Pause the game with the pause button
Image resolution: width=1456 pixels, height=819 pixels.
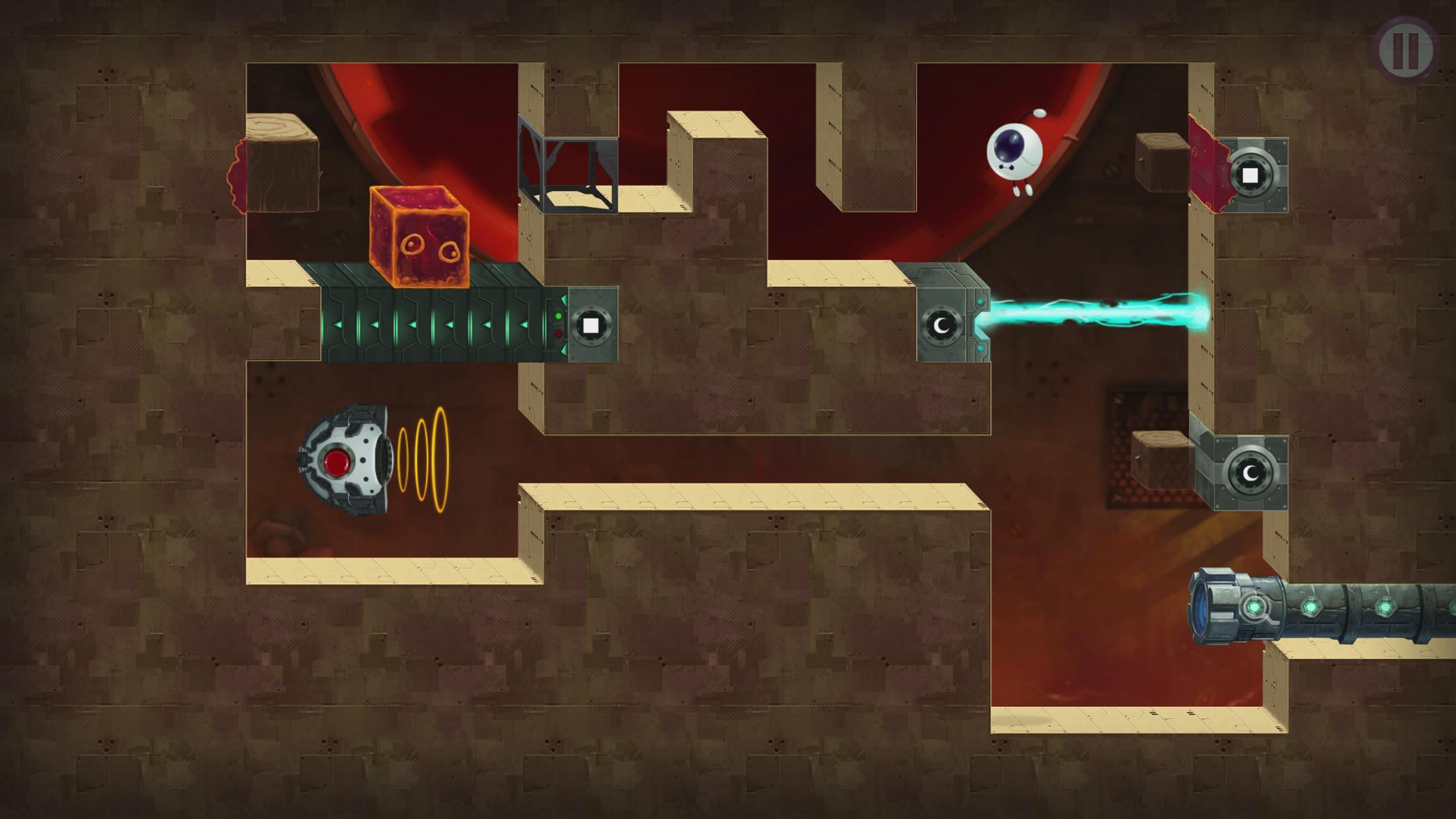[1405, 49]
